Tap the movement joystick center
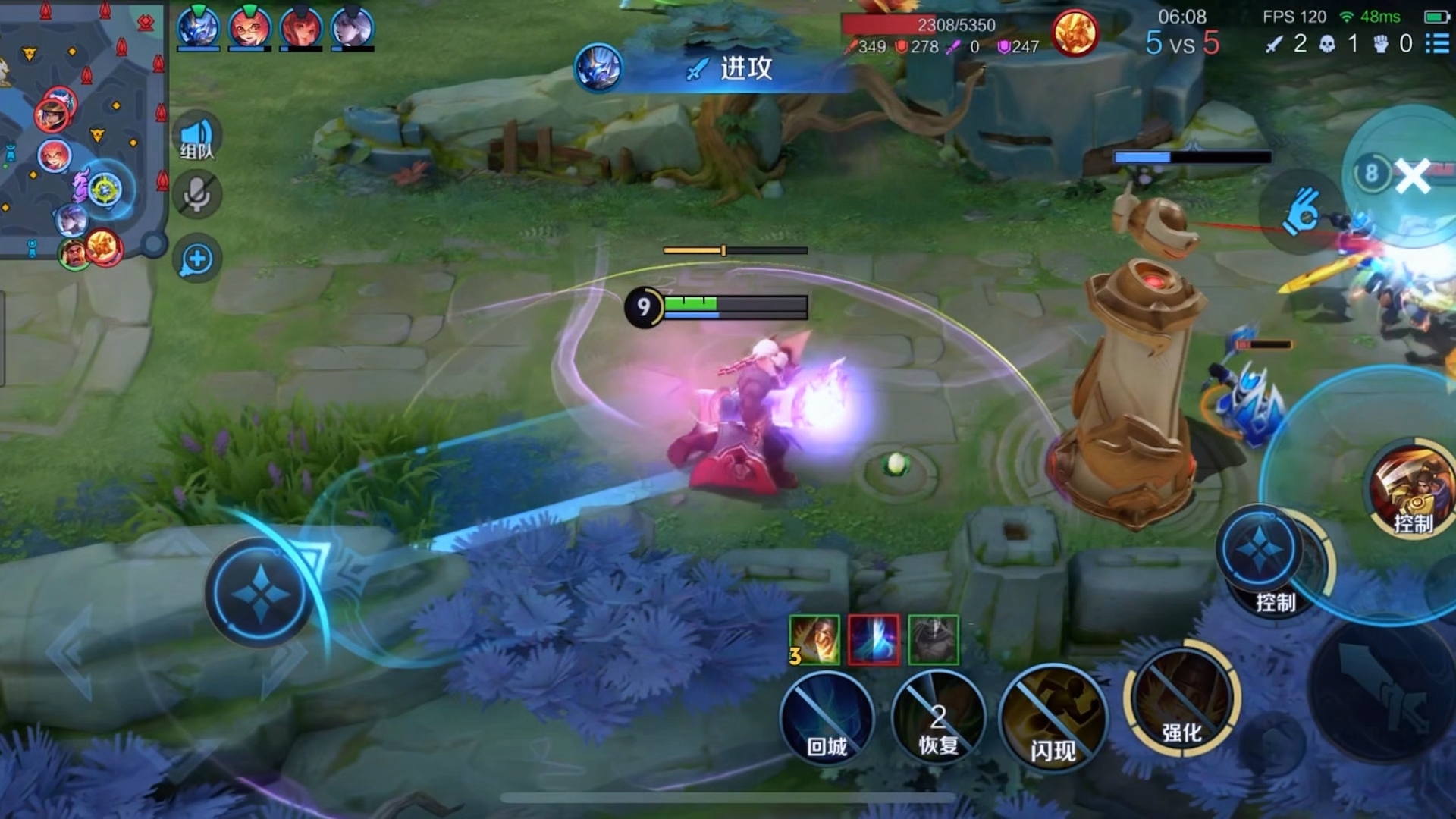 click(260, 593)
